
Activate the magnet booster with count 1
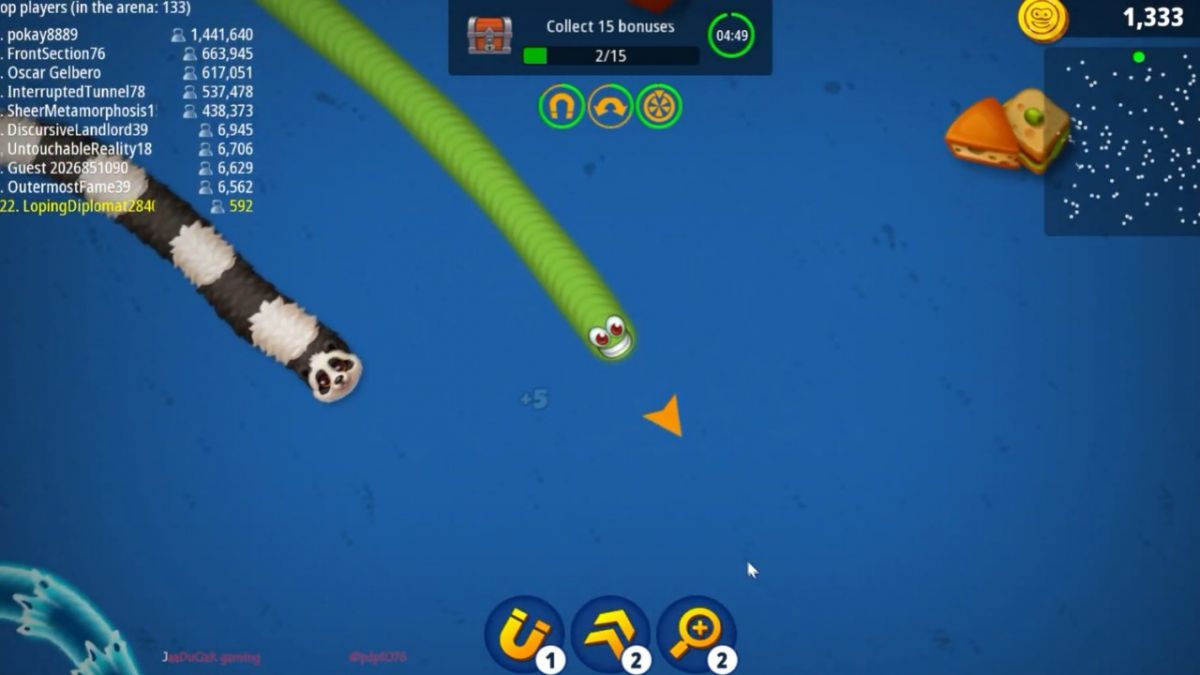pos(524,634)
